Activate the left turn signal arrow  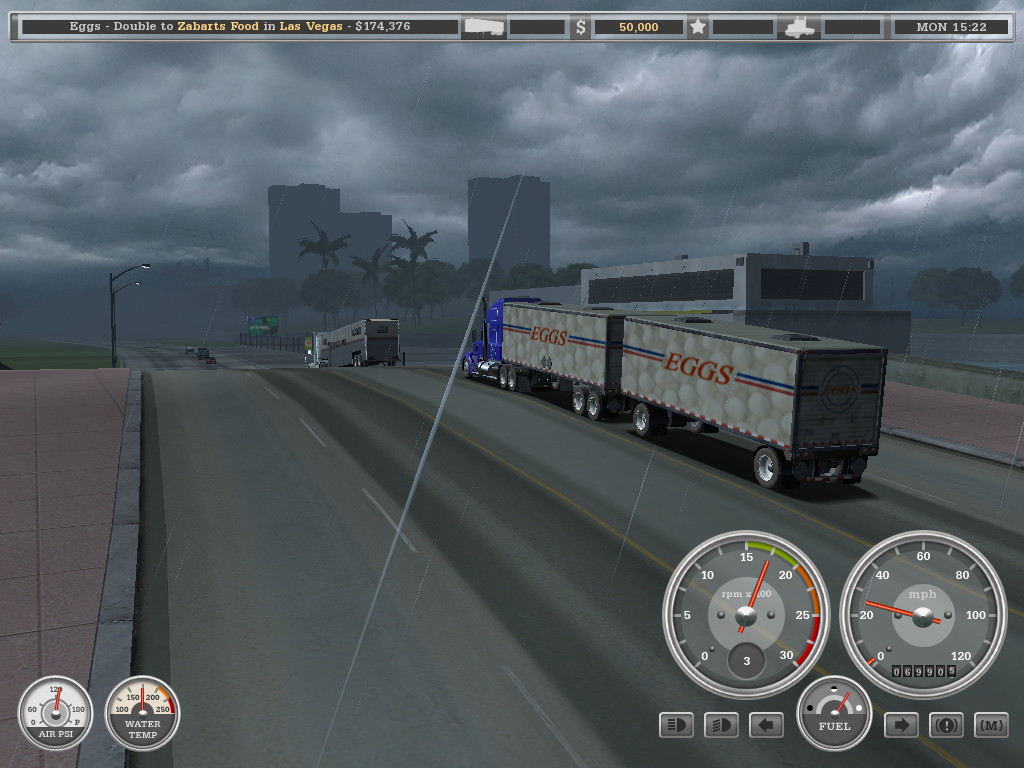766,725
